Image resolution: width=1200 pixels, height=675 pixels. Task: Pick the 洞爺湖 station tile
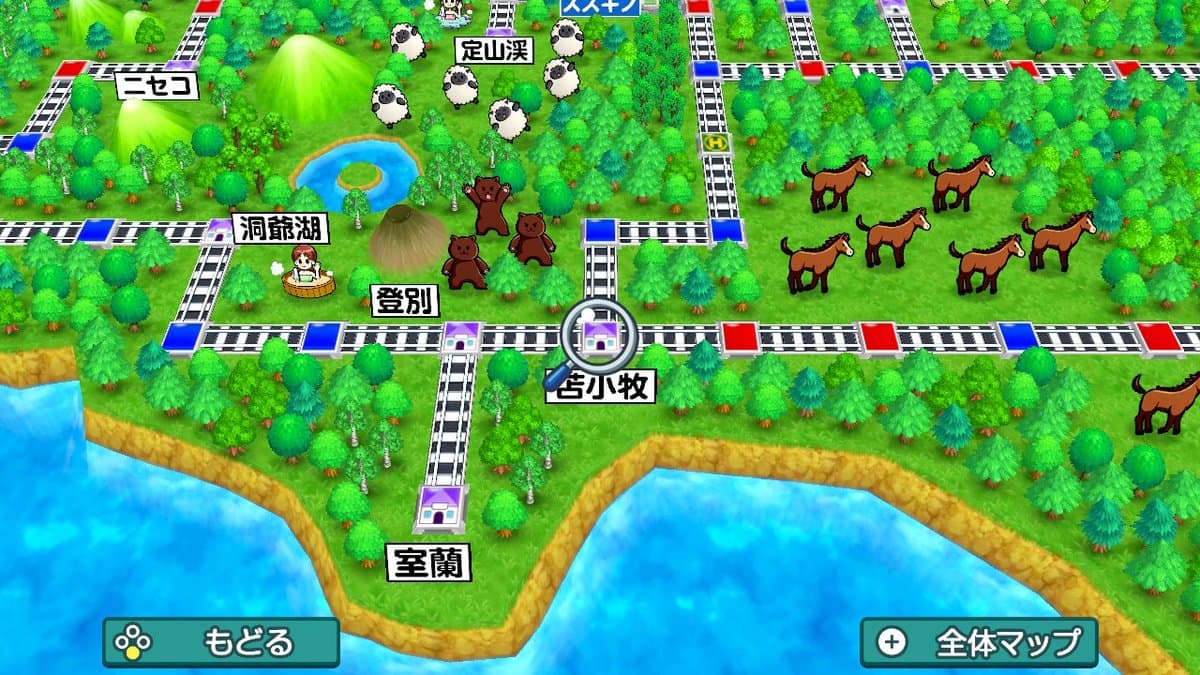click(x=220, y=231)
